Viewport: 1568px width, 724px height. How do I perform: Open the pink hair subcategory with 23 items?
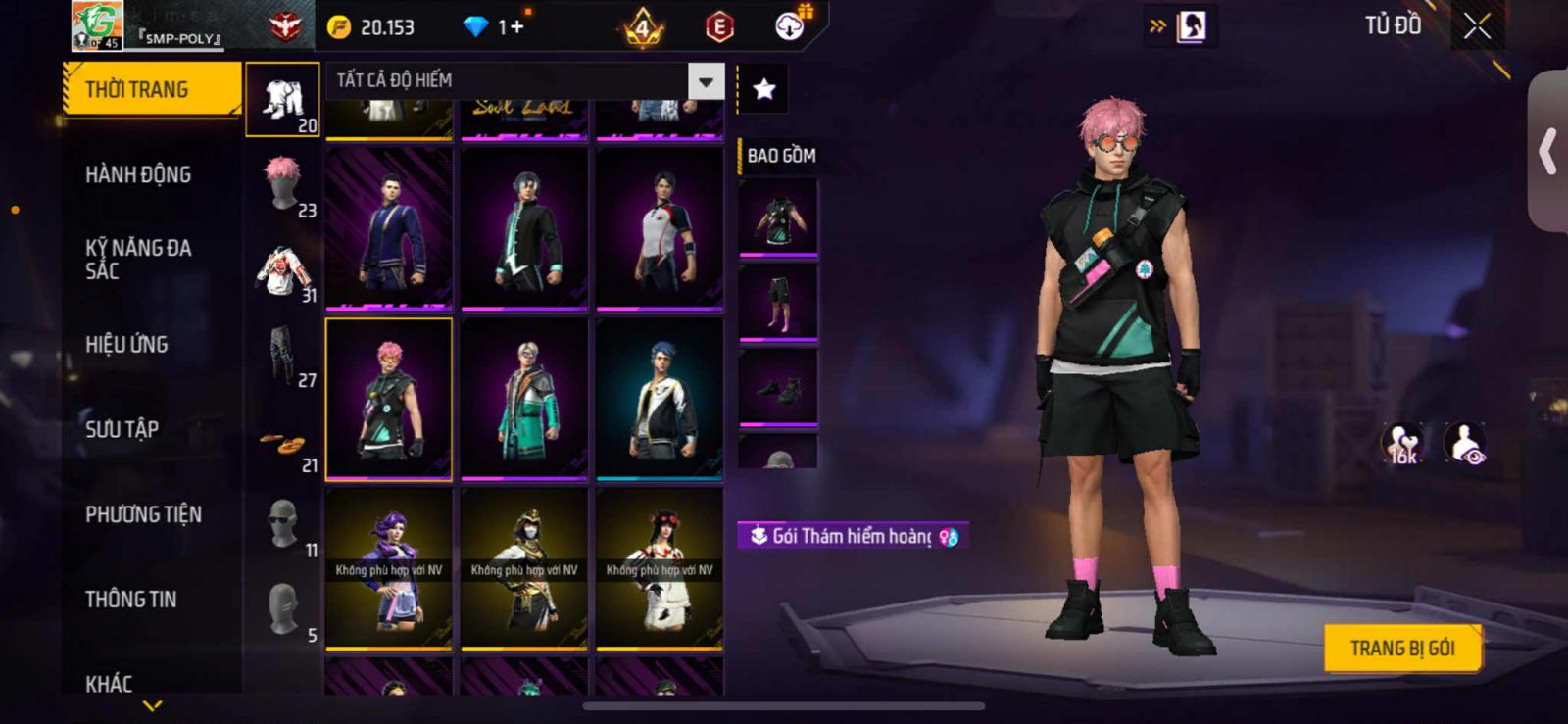[284, 186]
